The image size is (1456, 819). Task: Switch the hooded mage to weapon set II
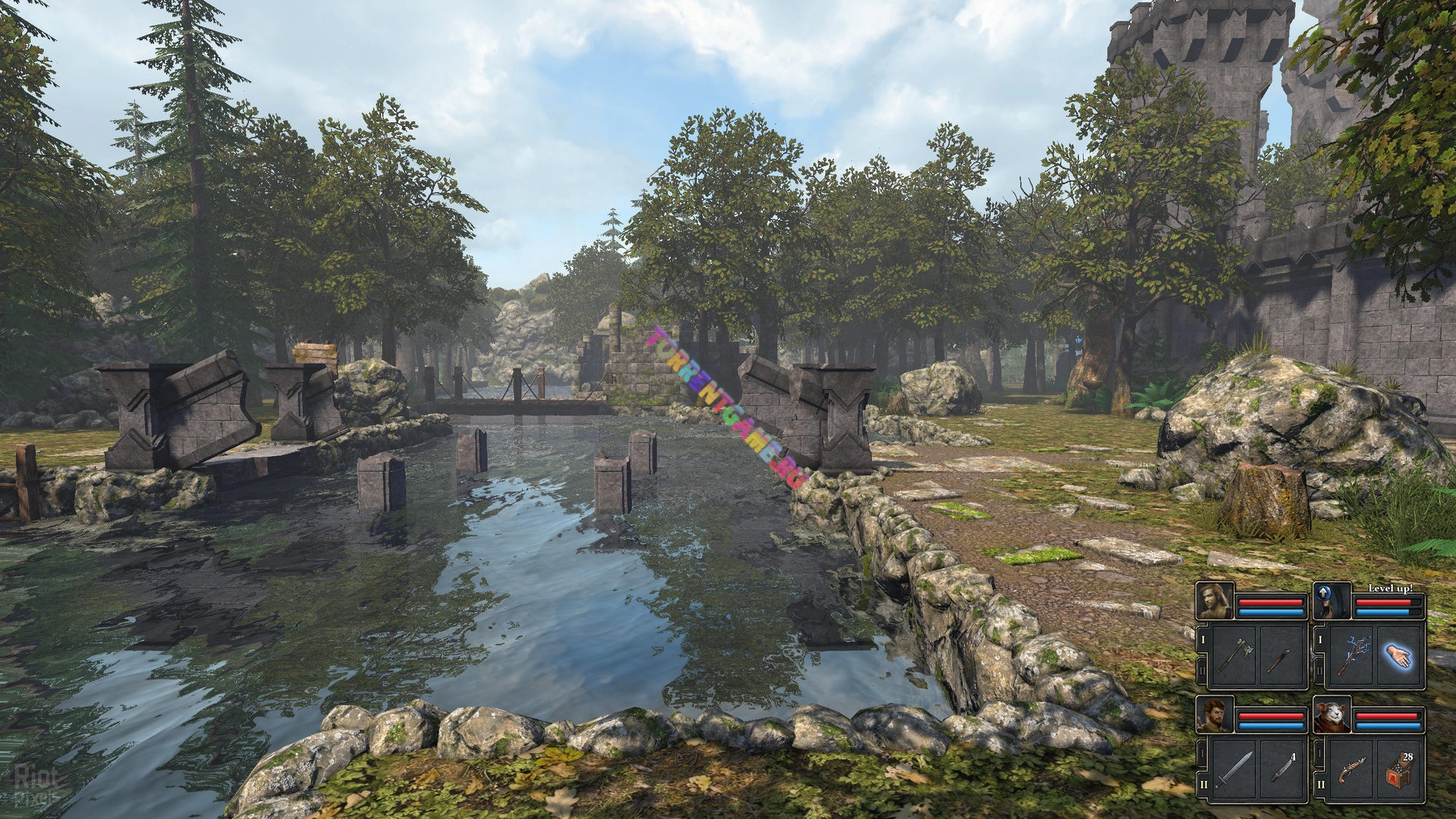(1320, 670)
